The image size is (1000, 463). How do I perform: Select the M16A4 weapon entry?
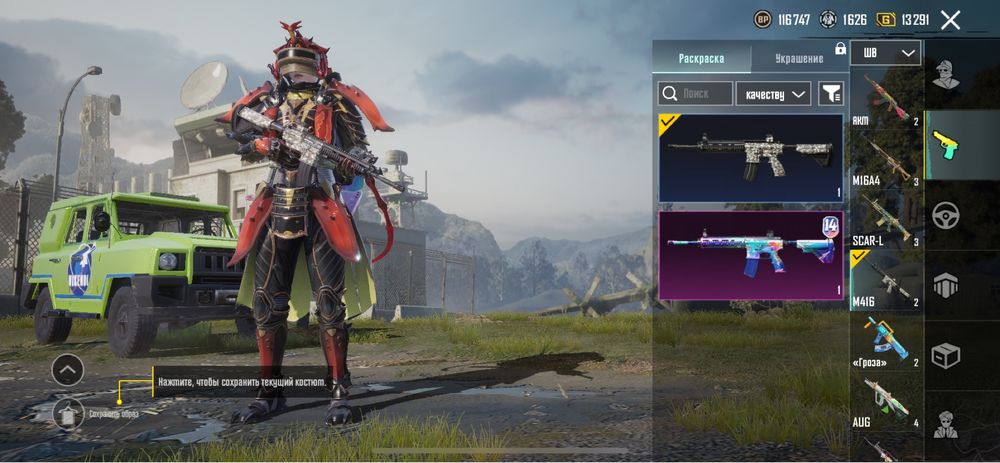point(886,160)
